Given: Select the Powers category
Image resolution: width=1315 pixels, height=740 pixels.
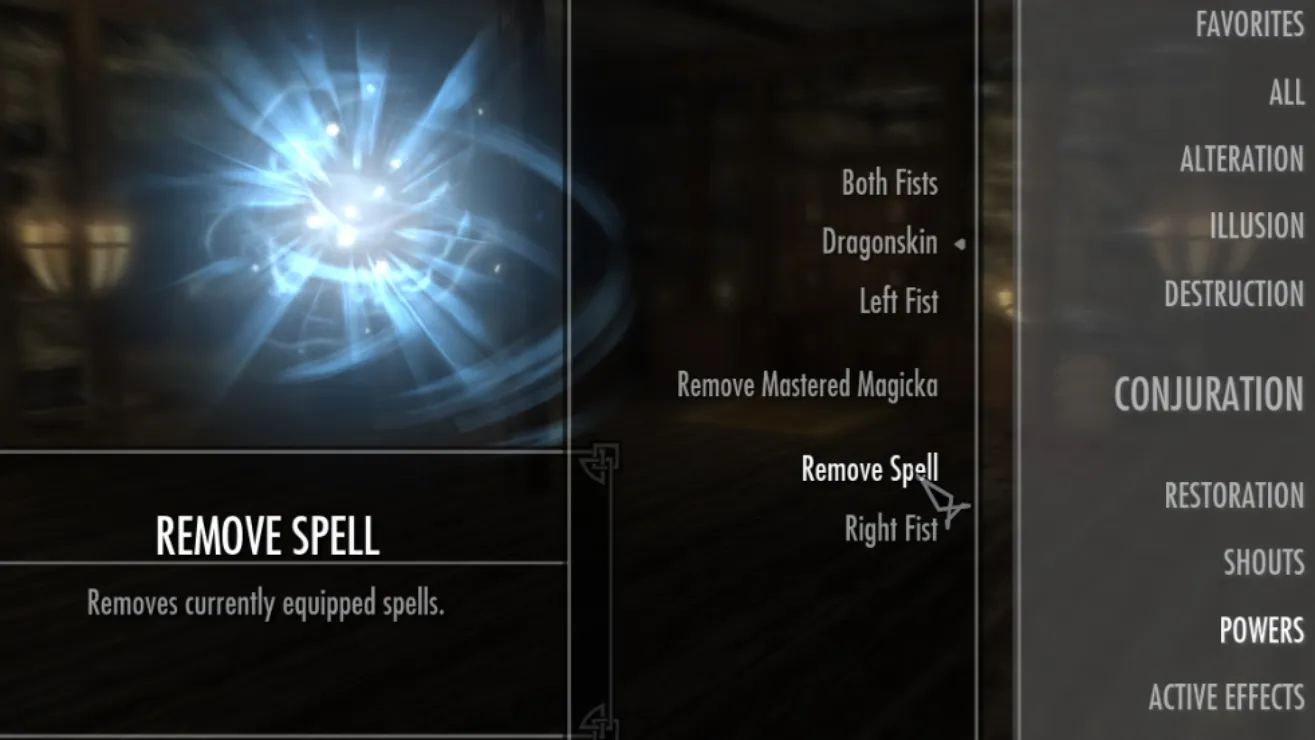Looking at the screenshot, I should coord(1261,630).
